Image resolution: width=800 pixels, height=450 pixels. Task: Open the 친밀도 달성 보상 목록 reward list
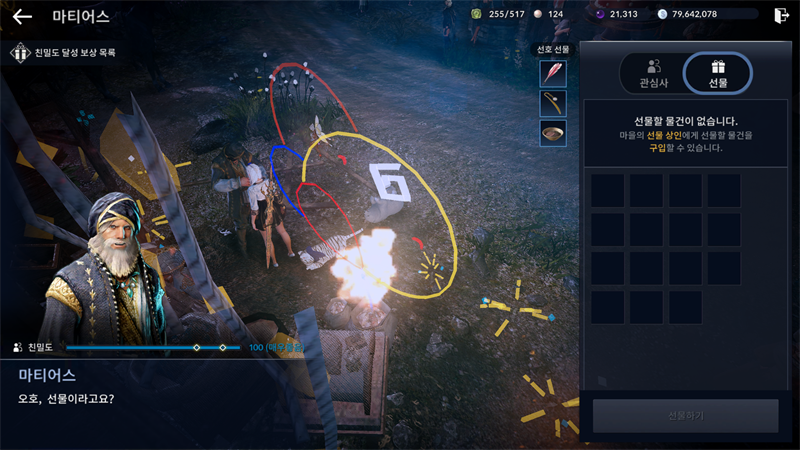click(63, 52)
